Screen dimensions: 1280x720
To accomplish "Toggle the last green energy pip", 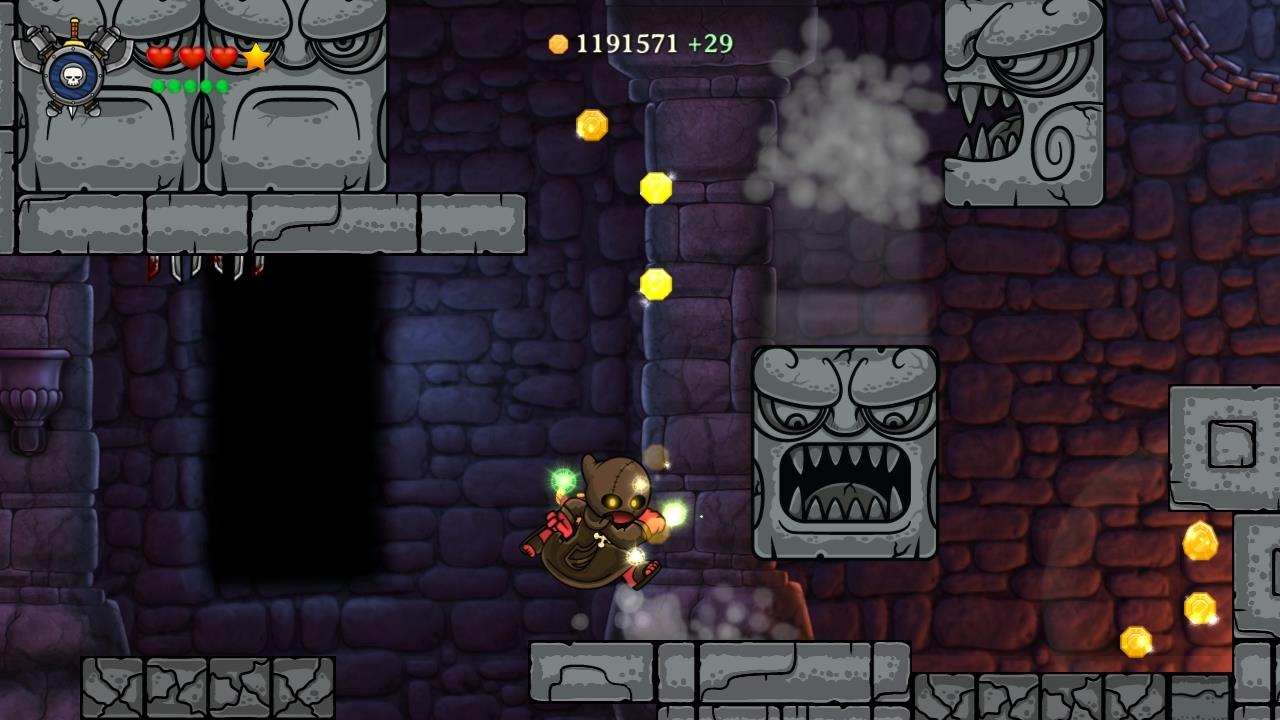I will coord(223,86).
